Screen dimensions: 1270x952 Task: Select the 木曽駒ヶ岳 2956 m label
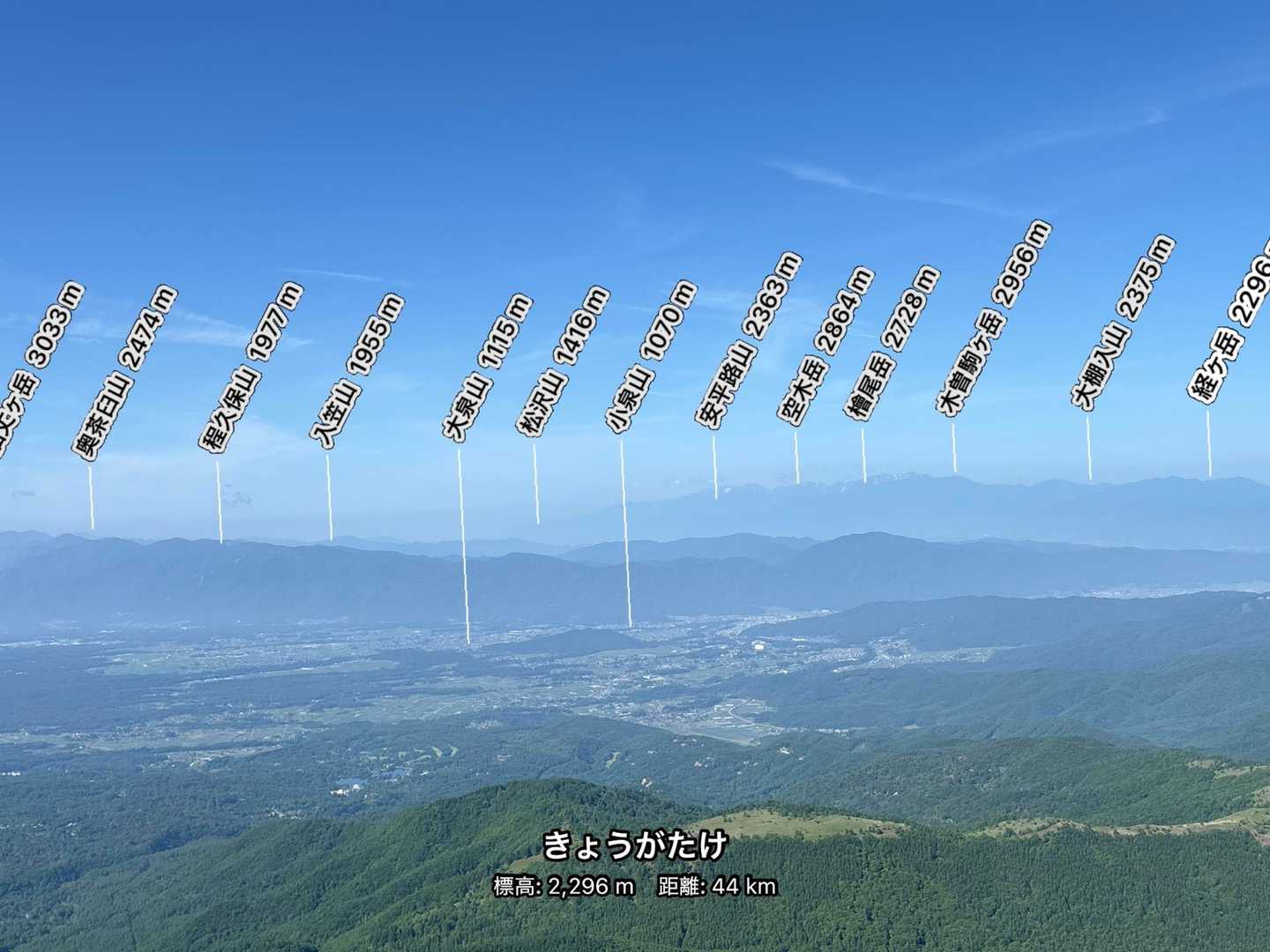(994, 317)
